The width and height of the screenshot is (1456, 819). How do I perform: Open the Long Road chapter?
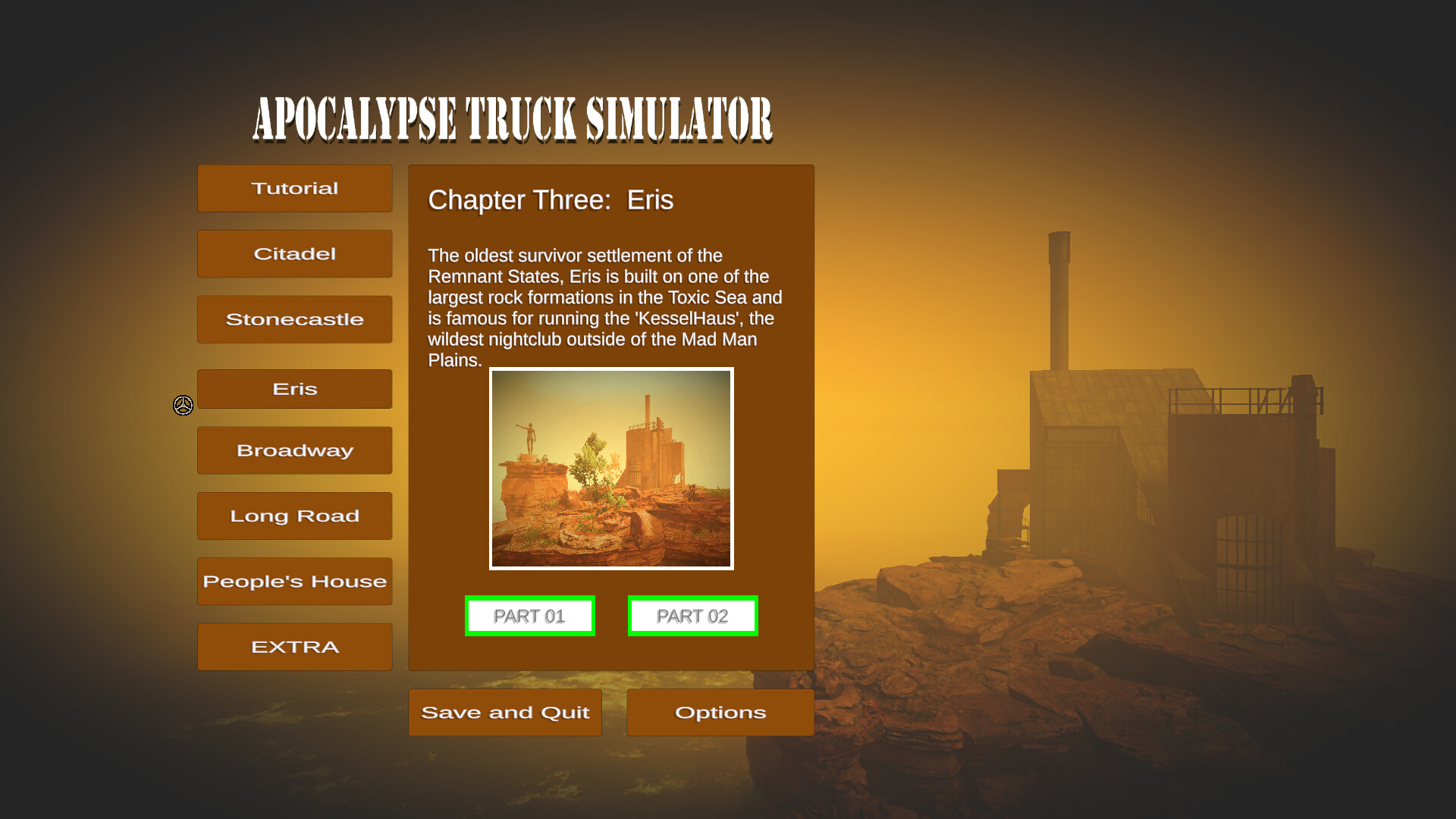(294, 516)
